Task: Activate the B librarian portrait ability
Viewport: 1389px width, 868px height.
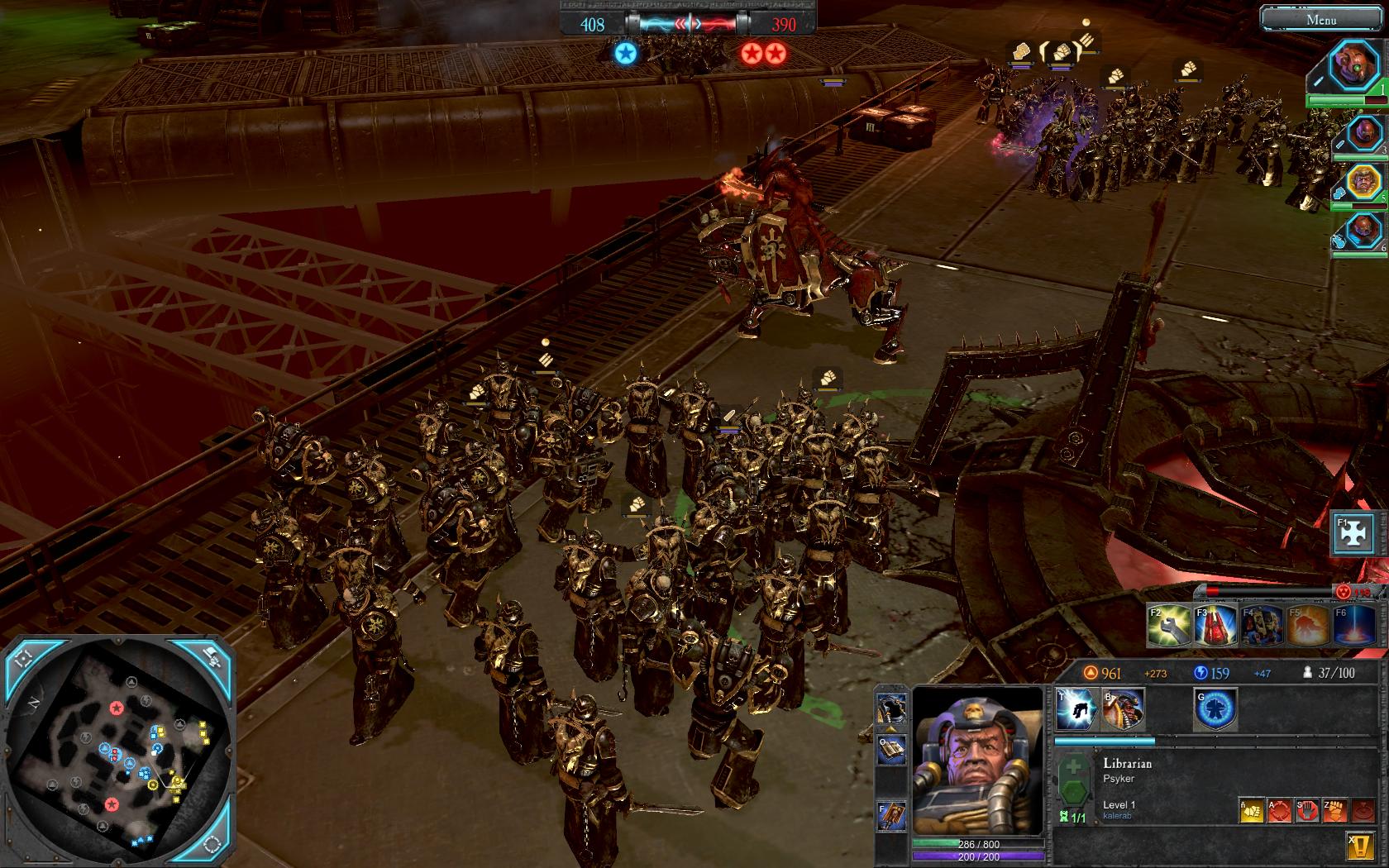Action: pos(1123,710)
